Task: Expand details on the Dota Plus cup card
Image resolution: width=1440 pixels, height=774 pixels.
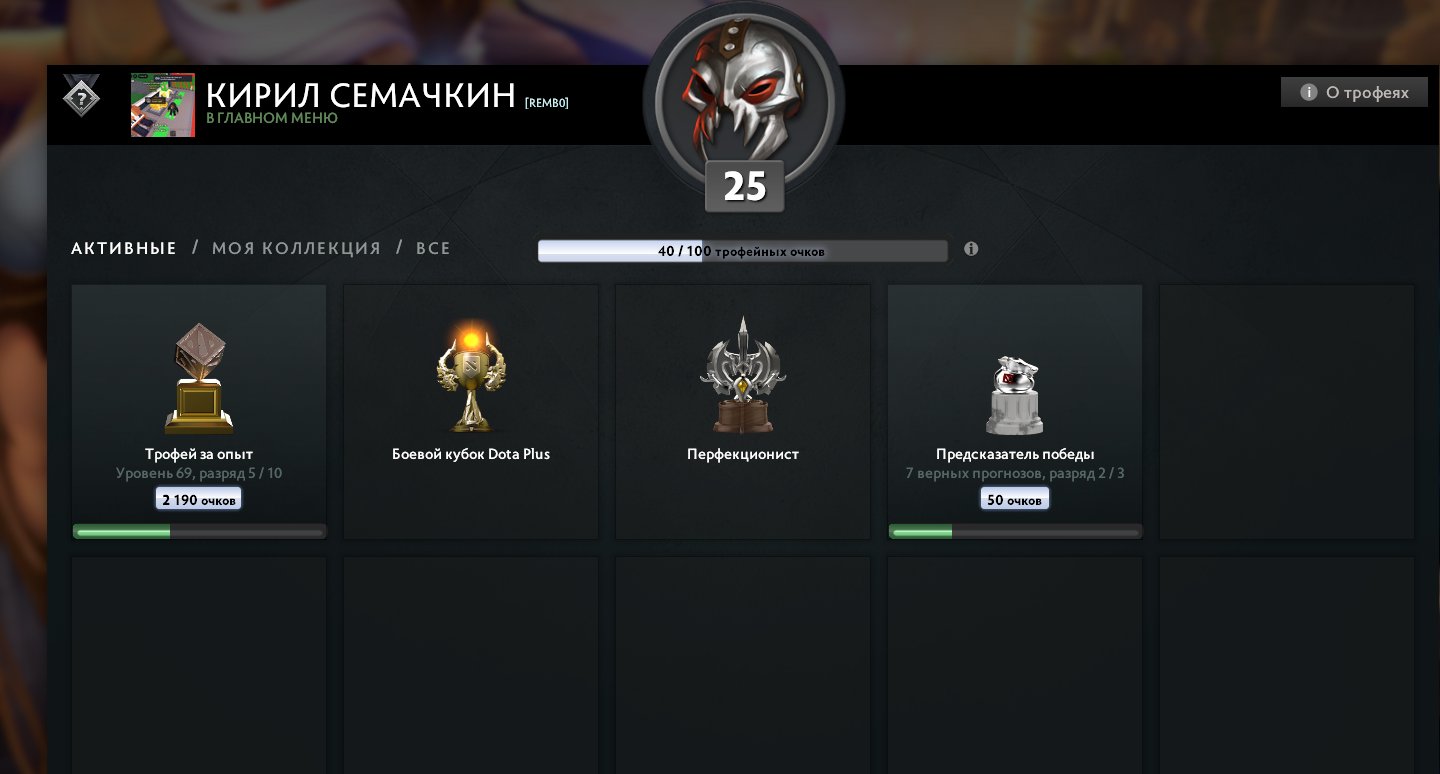Action: pyautogui.click(x=470, y=454)
